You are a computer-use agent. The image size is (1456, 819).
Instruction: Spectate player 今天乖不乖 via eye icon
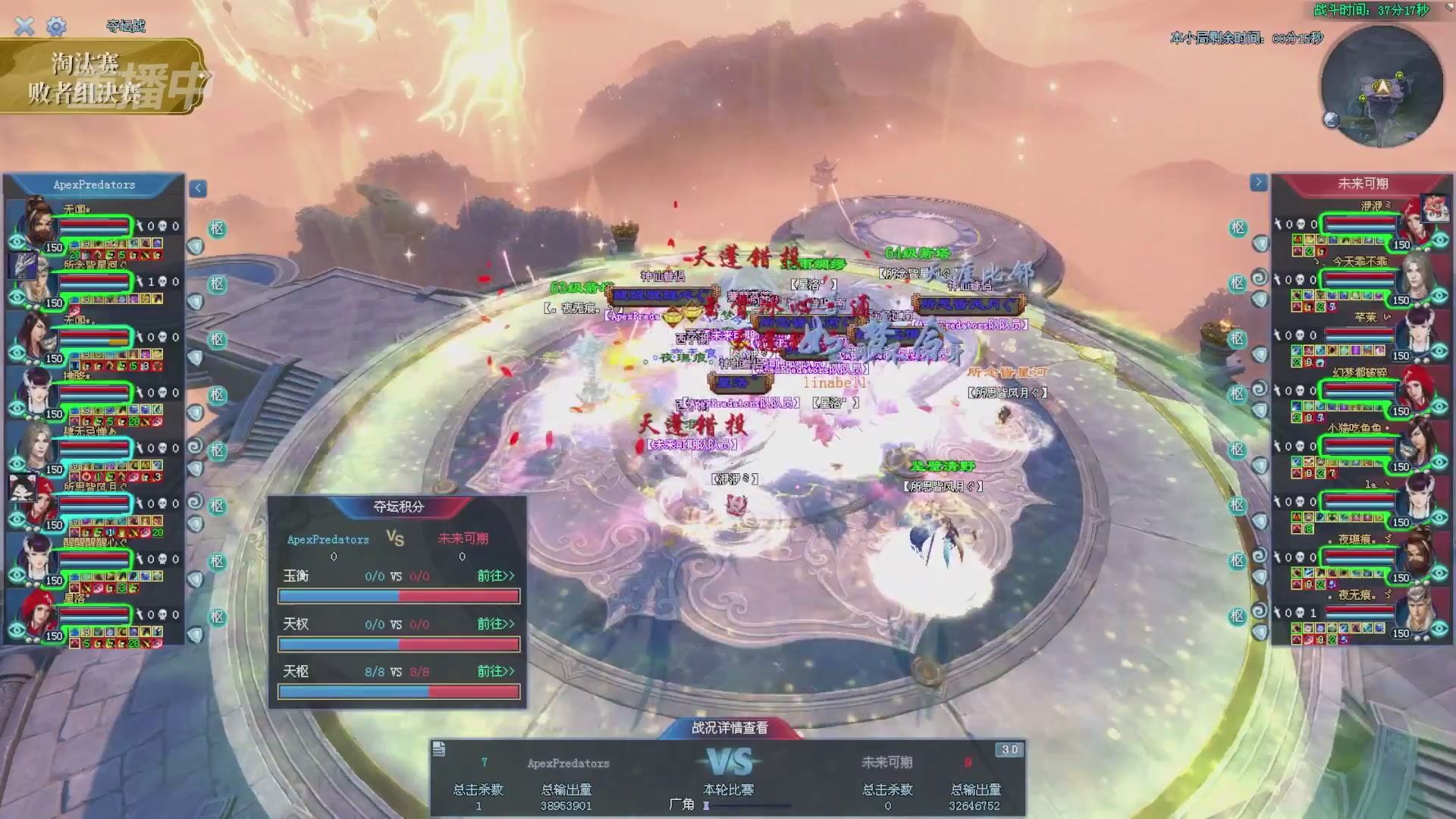1439,295
